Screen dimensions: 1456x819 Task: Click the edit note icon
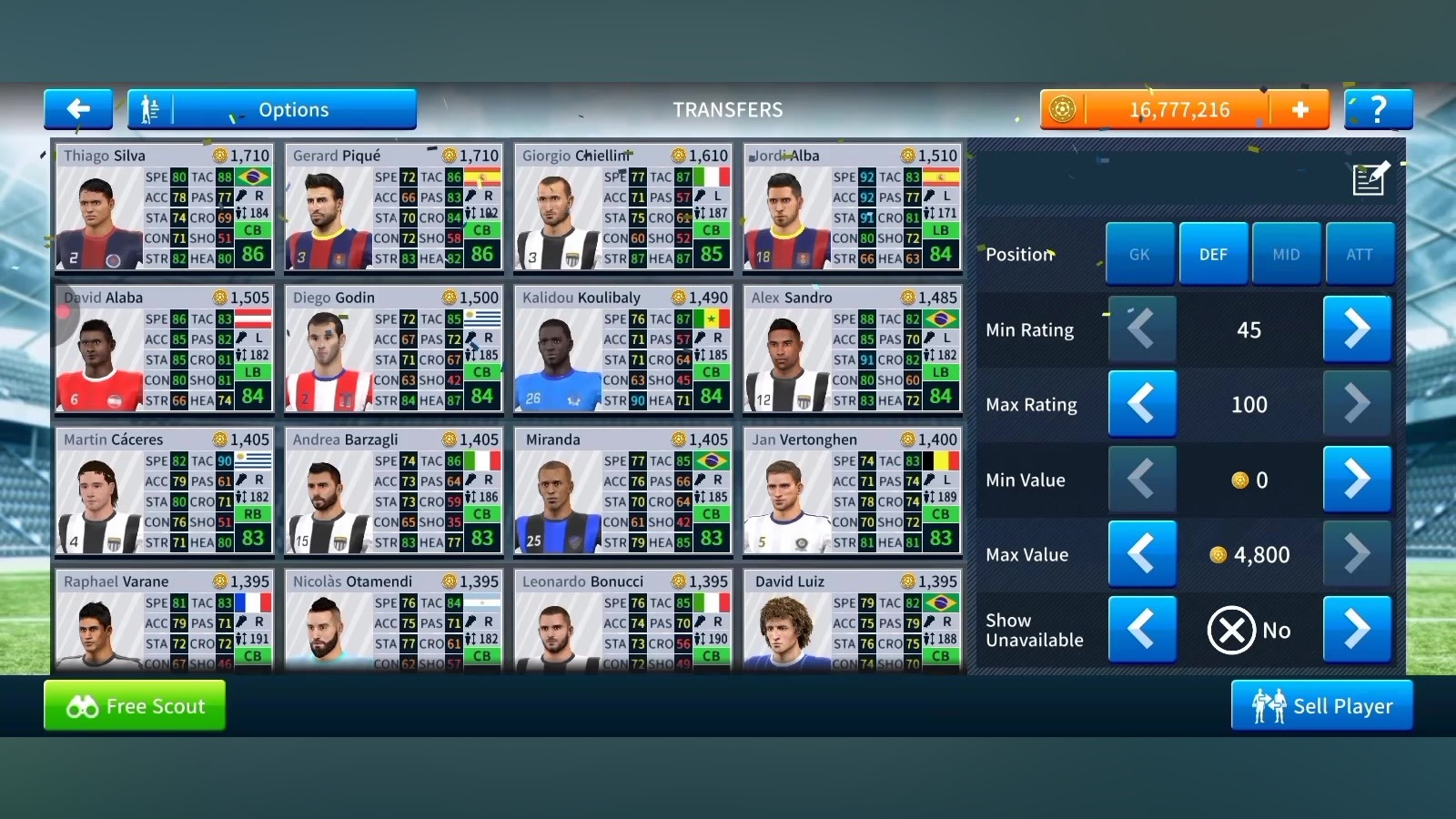(1370, 178)
